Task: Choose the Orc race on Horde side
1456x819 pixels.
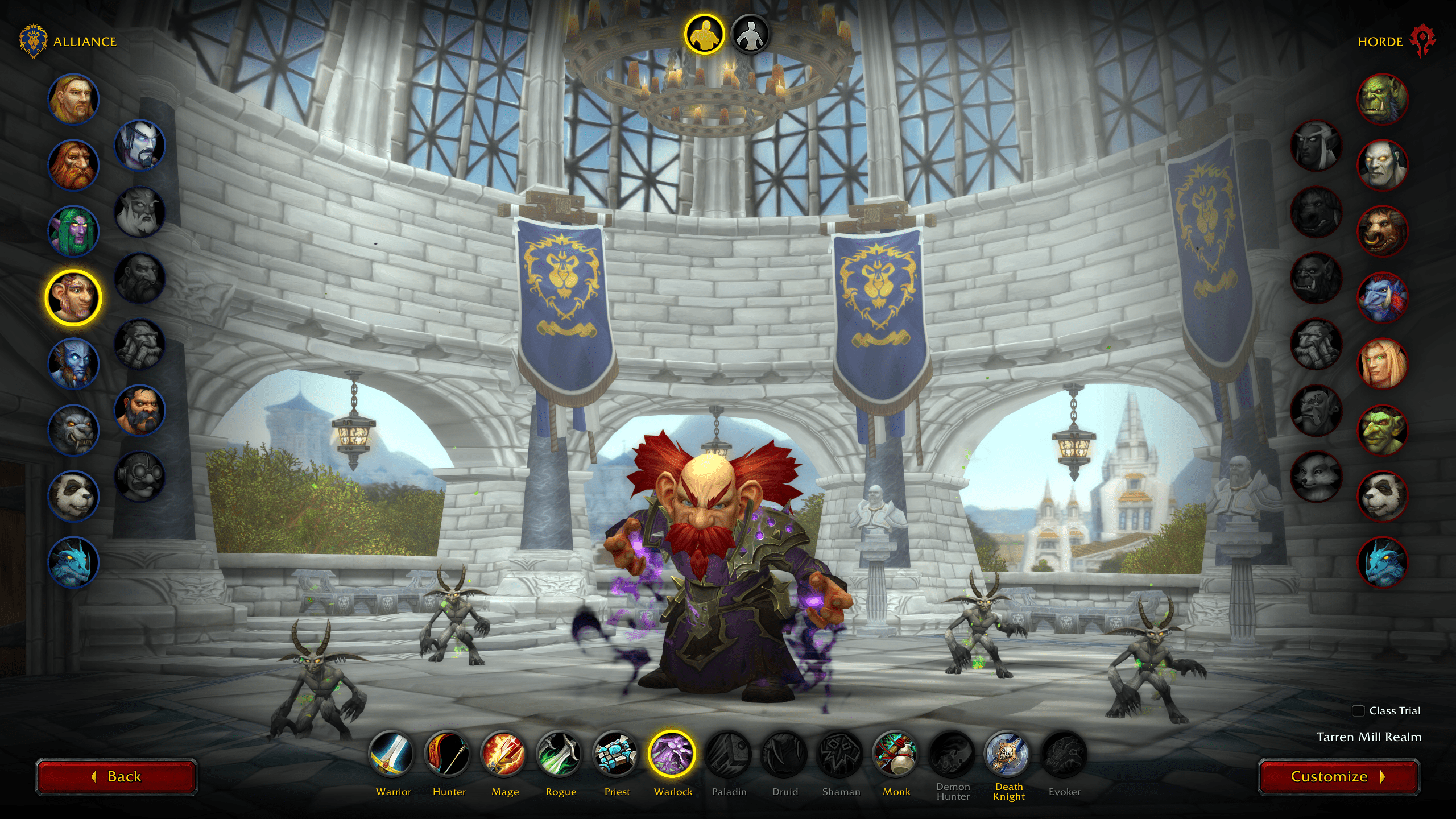Action: click(1383, 99)
